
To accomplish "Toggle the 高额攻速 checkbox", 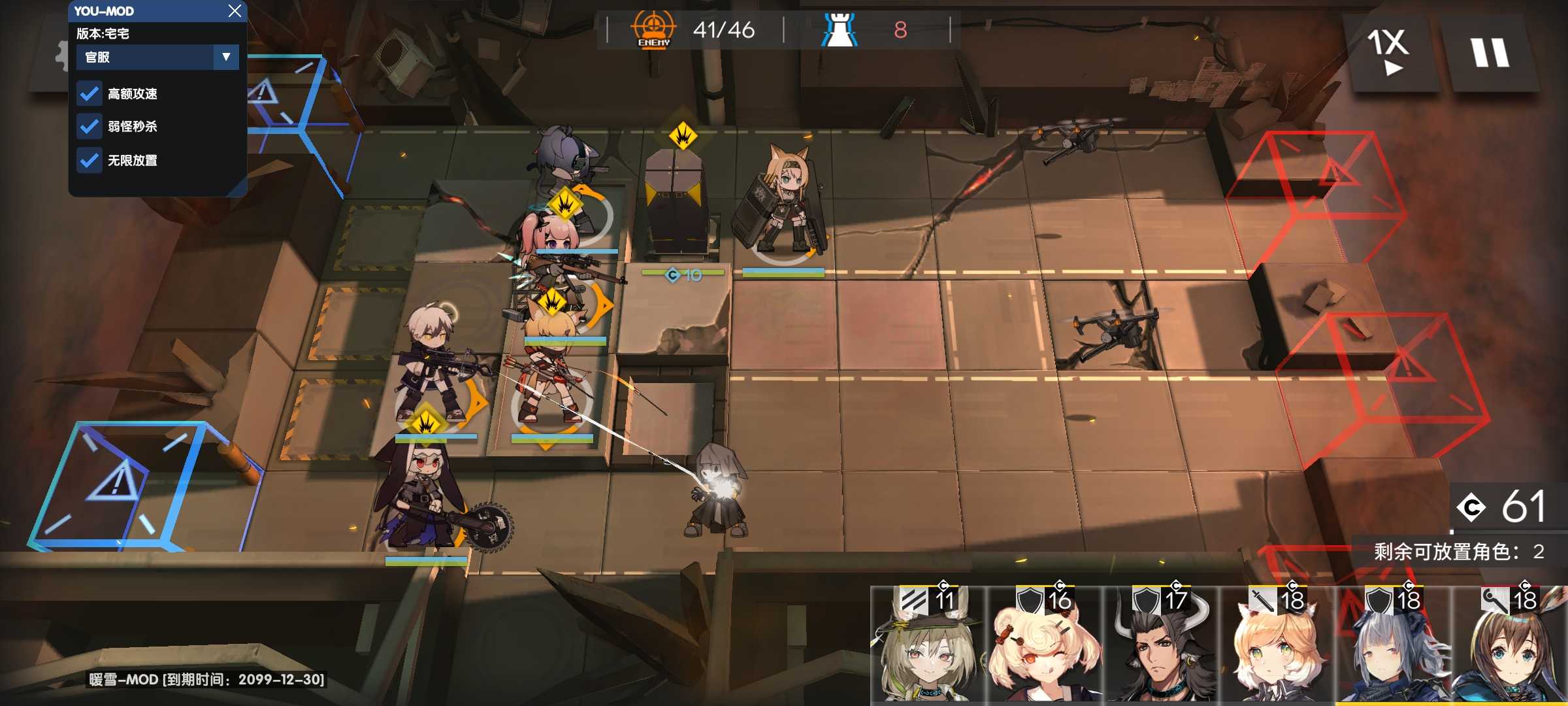I will (90, 93).
